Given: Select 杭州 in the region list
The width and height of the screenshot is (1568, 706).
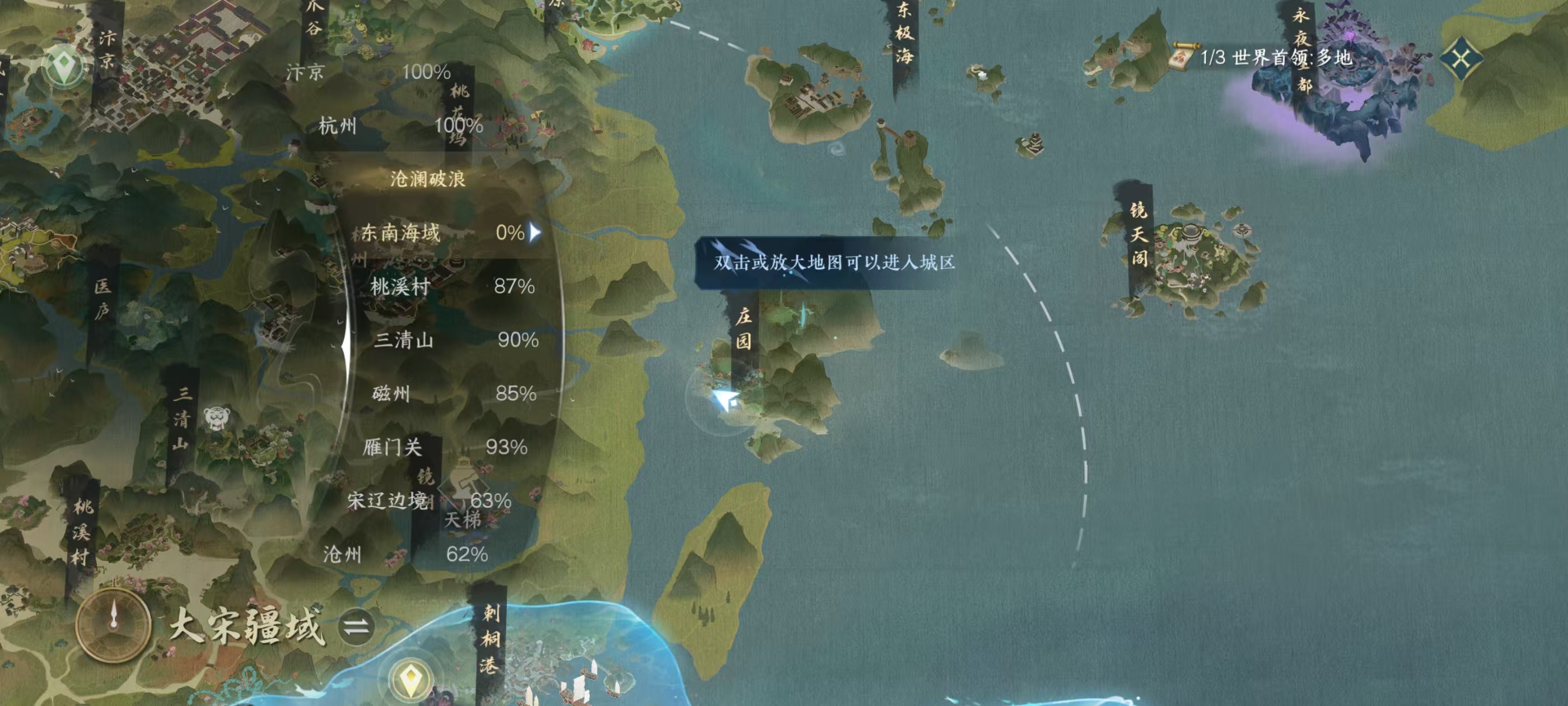Looking at the screenshot, I should 400,126.
